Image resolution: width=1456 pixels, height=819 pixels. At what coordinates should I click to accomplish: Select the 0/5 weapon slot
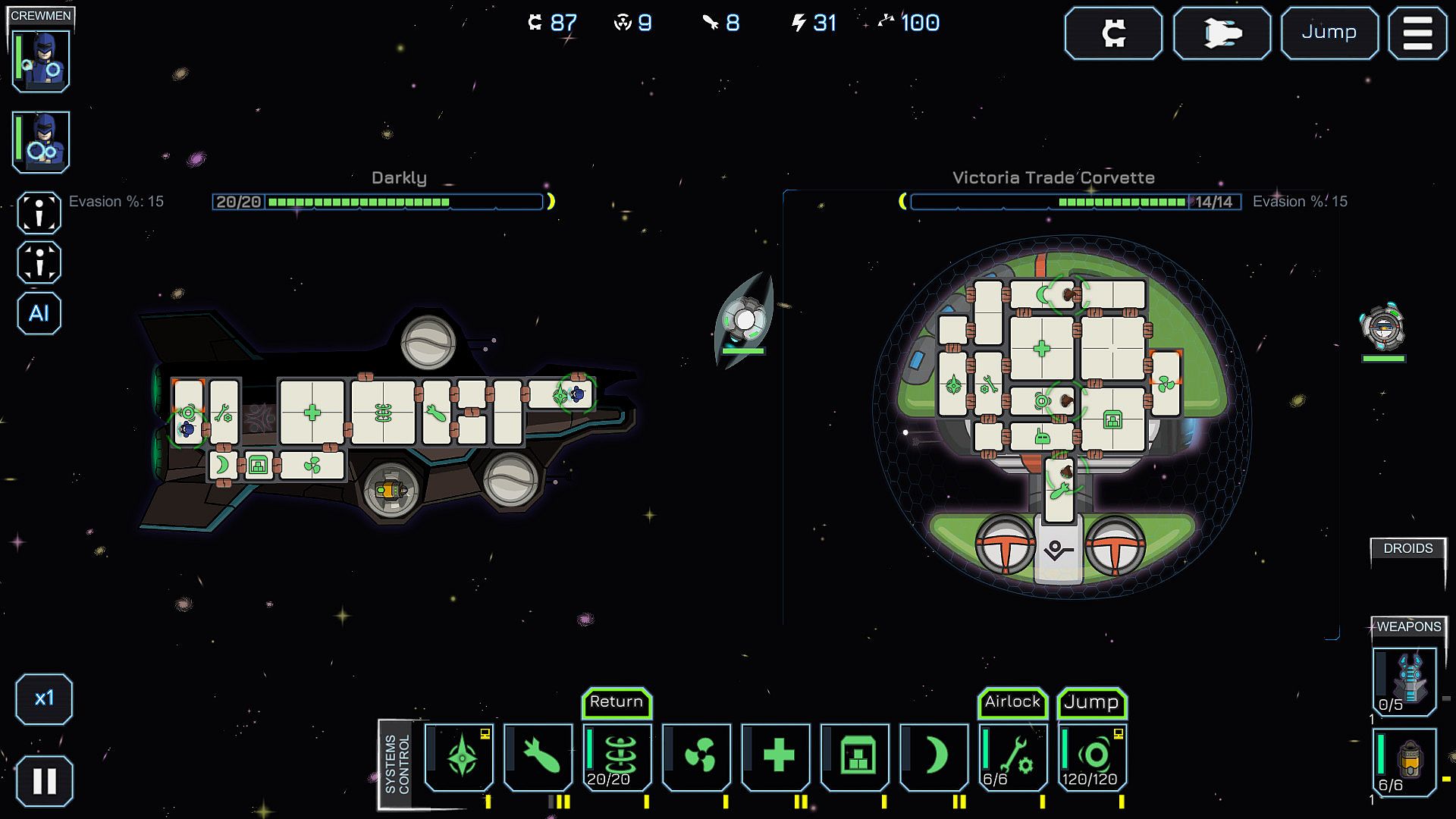pos(1405,681)
